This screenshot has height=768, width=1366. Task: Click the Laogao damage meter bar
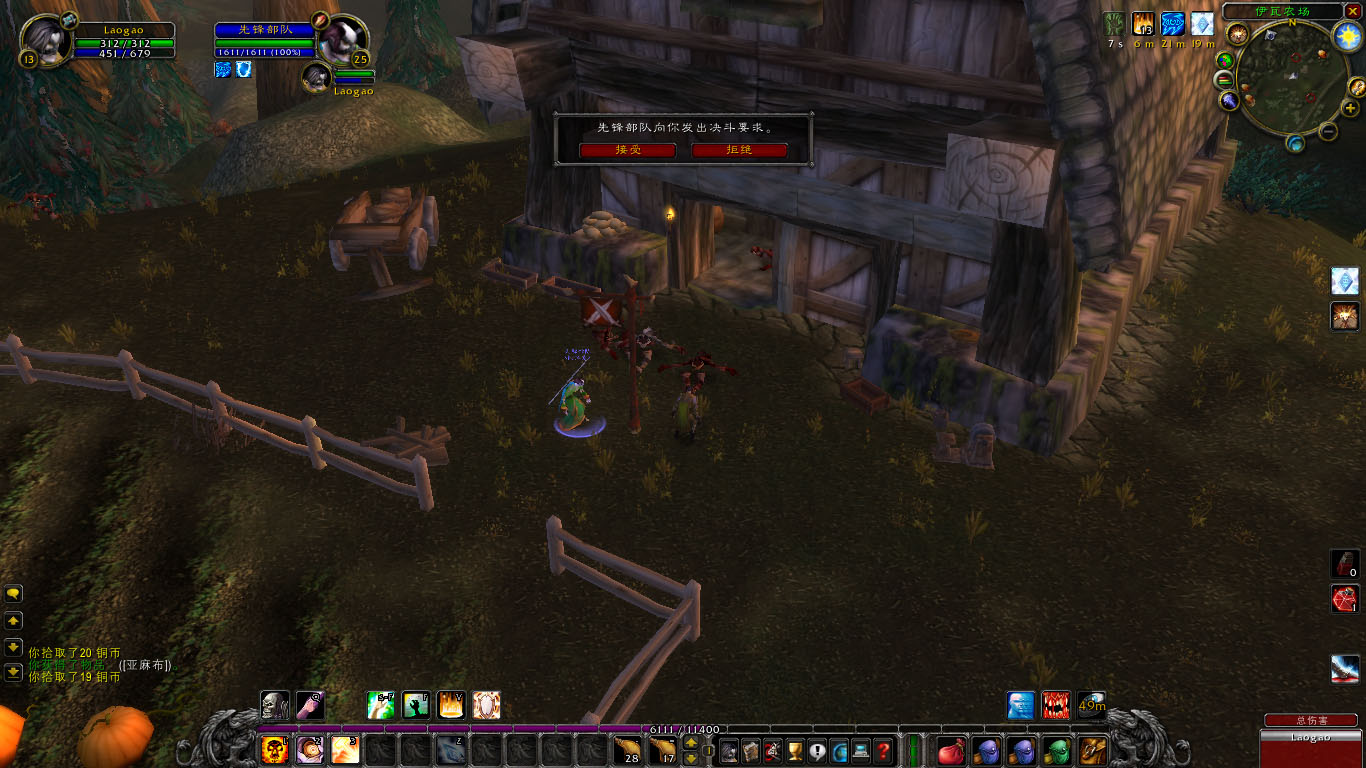click(1310, 738)
